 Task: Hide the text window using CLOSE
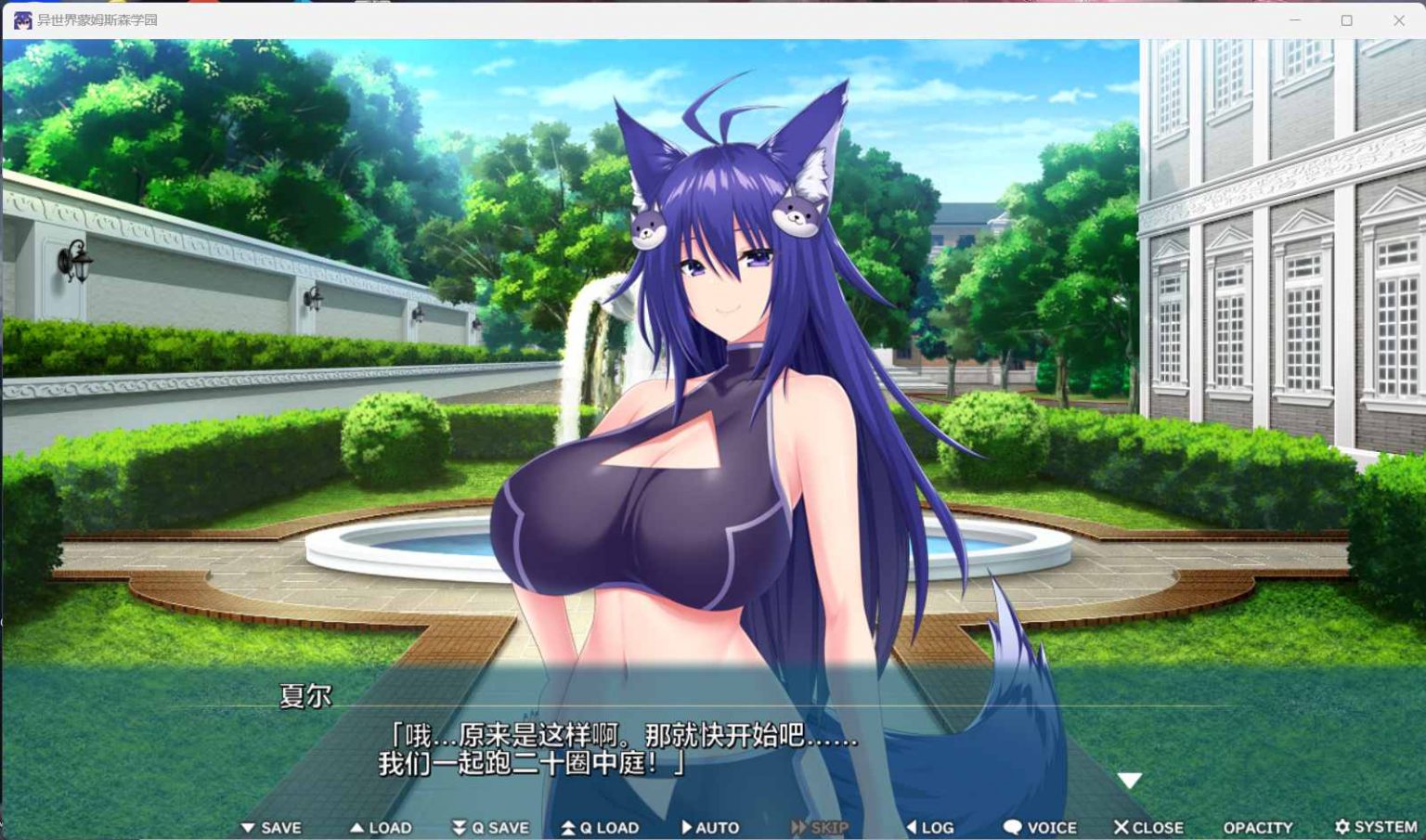coord(1151,826)
